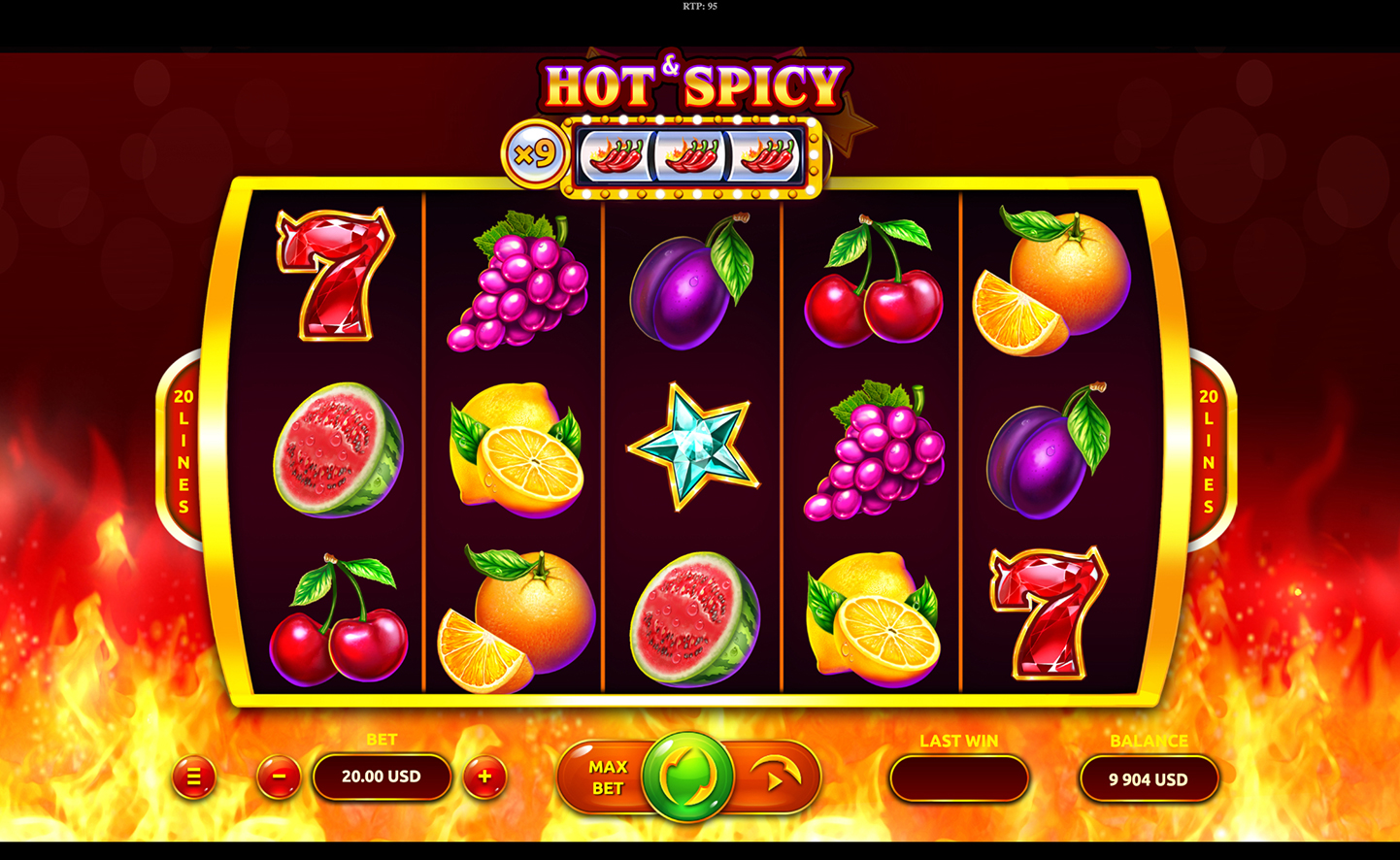This screenshot has height=860, width=1400.
Task: Click the Hot & Spicy game logo
Action: (693, 83)
